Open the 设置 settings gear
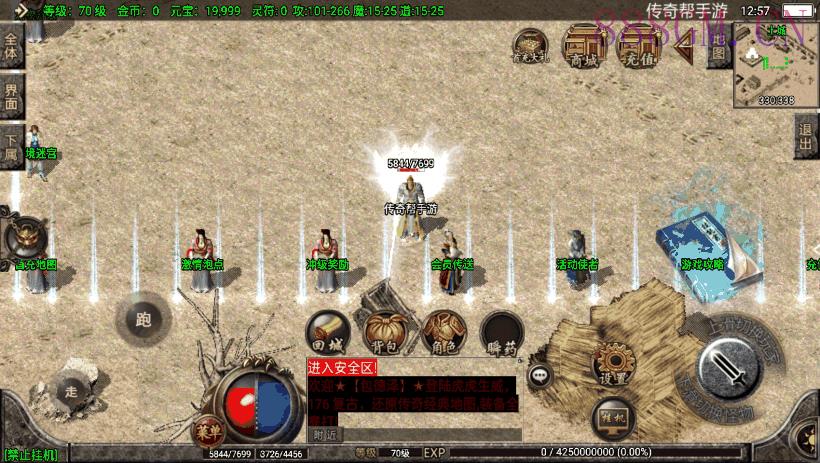Viewport: 820px width, 463px height. (x=613, y=366)
